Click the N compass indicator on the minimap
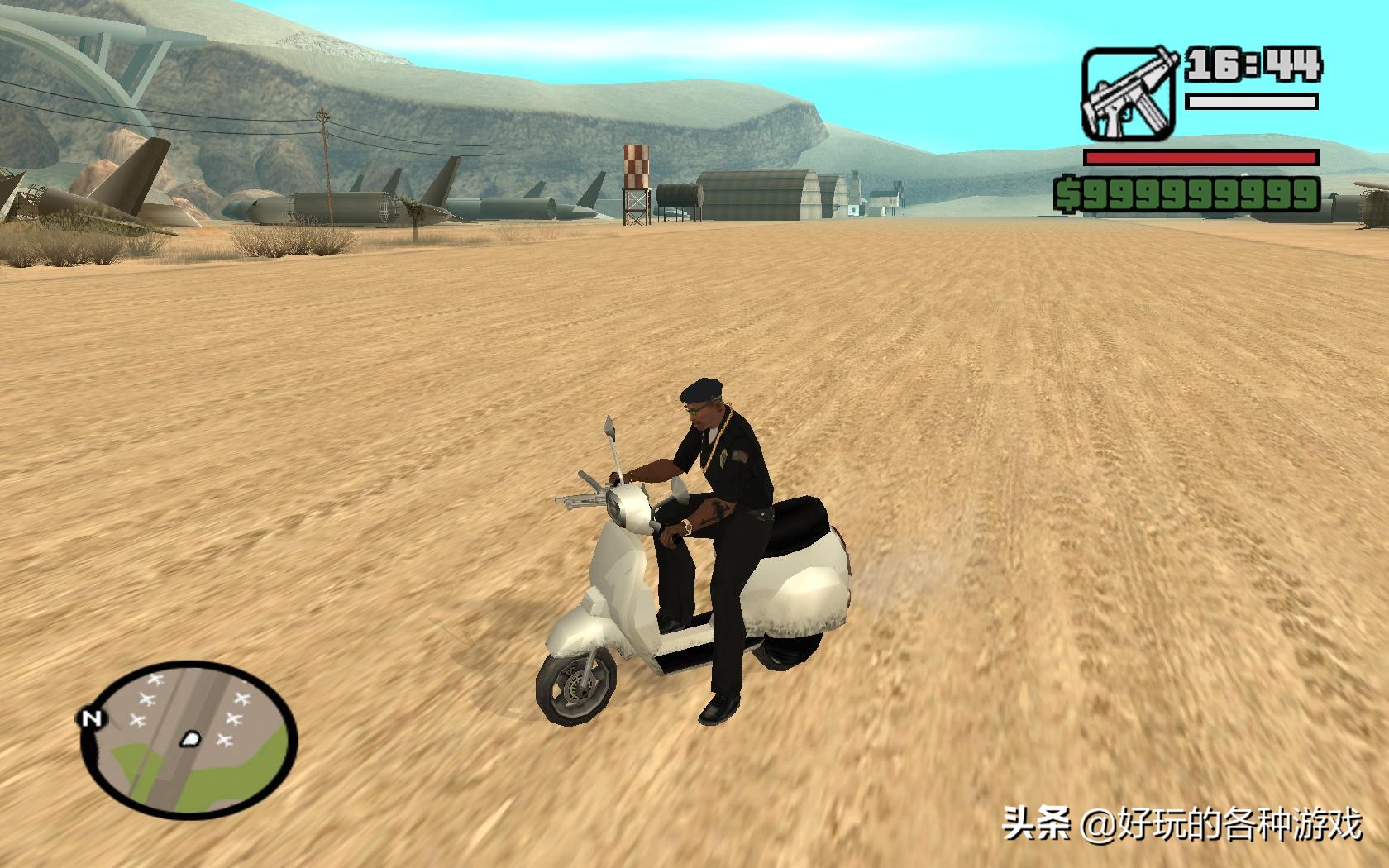Screen dimensions: 1389x868 91,718
